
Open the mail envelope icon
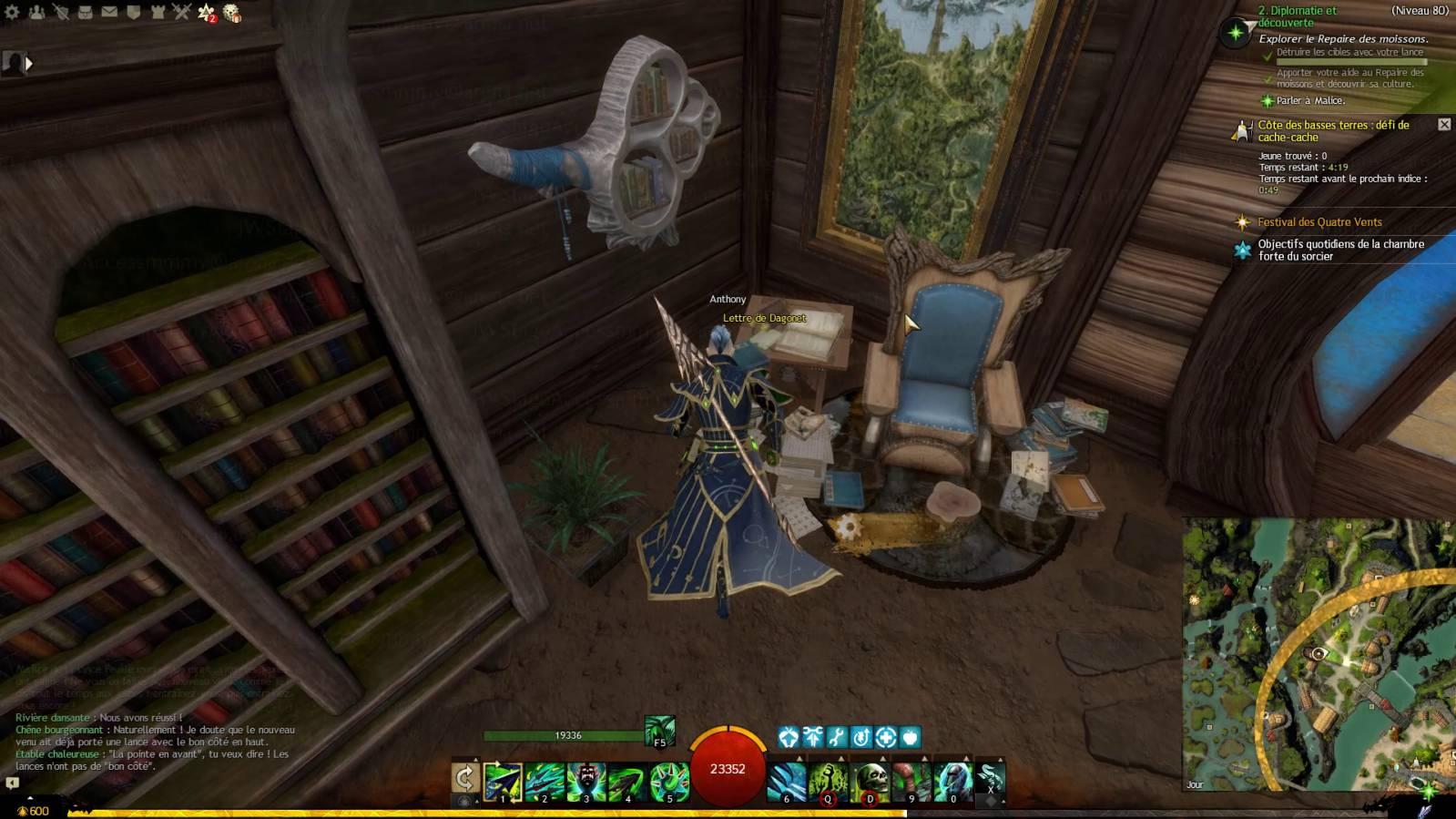click(109, 13)
